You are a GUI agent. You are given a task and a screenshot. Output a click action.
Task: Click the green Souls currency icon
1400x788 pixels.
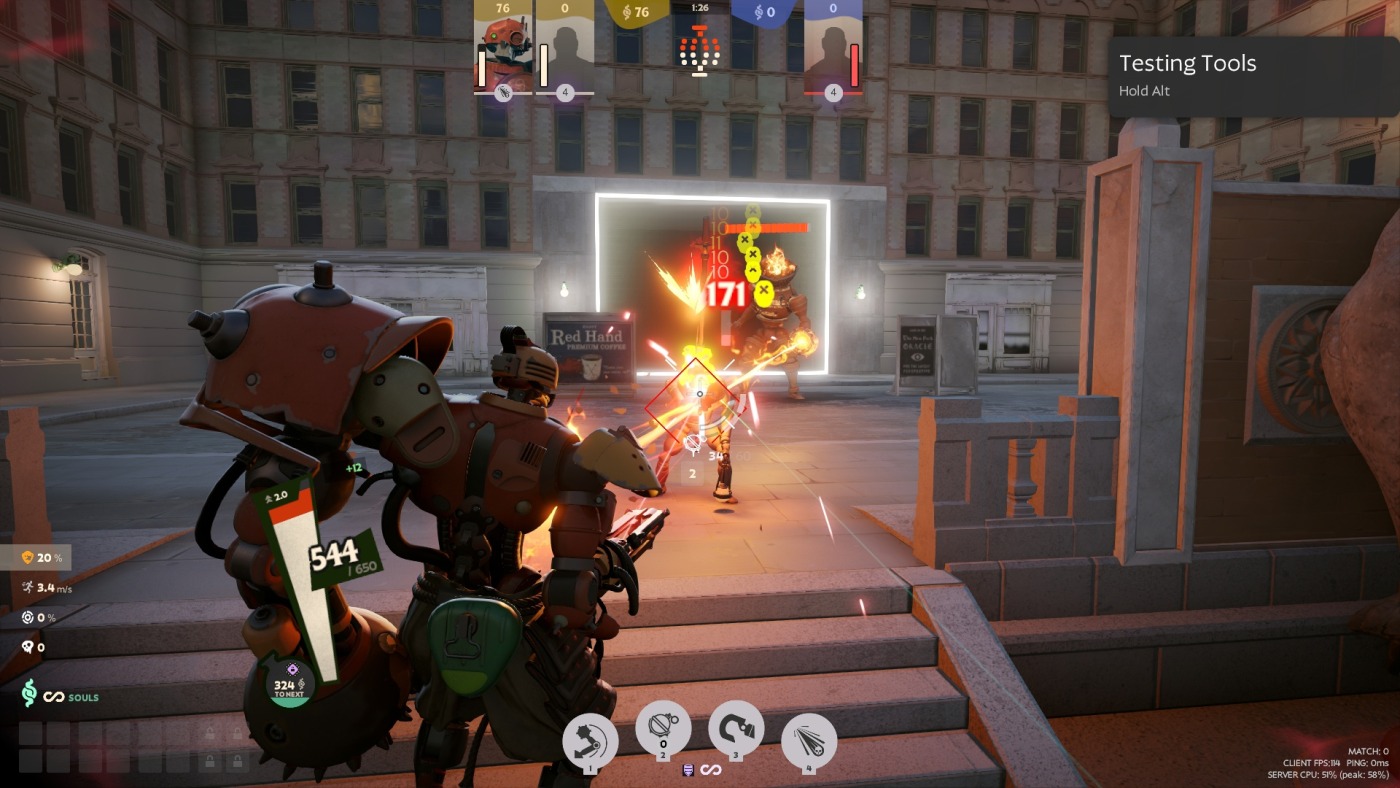(x=30, y=694)
